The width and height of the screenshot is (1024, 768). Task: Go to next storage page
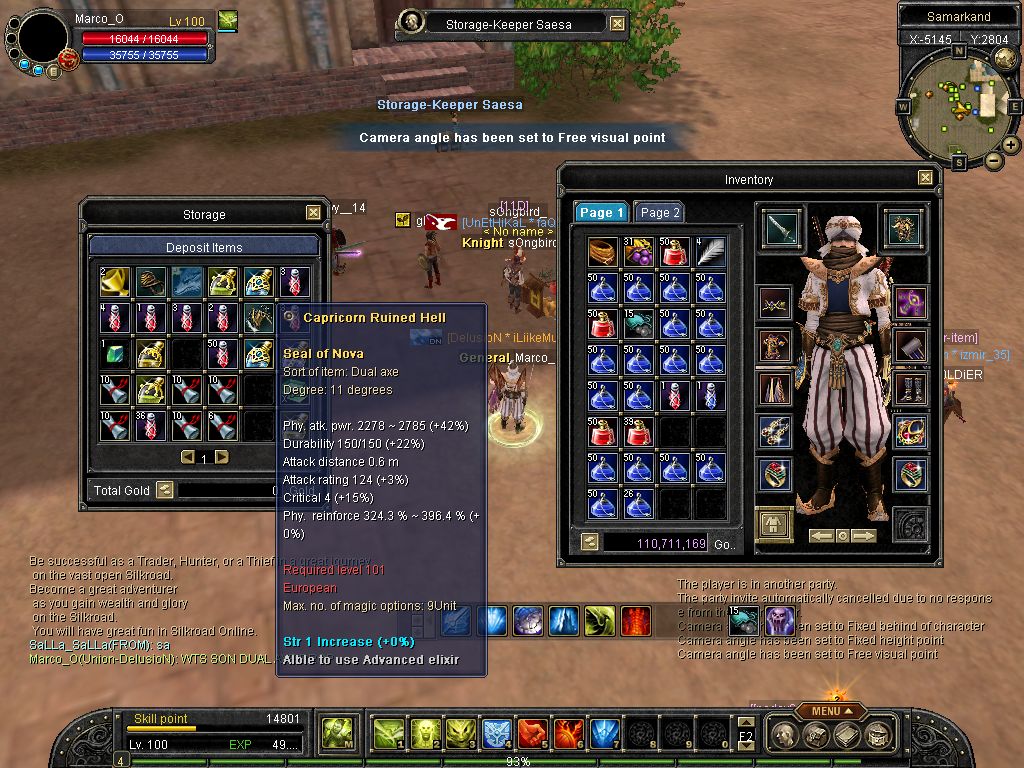tap(222, 457)
